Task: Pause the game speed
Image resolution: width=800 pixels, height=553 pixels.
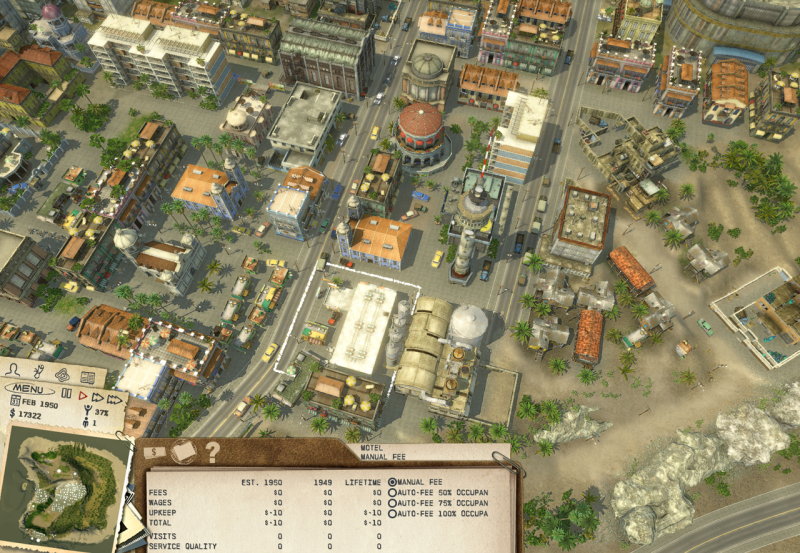Action: (x=68, y=395)
